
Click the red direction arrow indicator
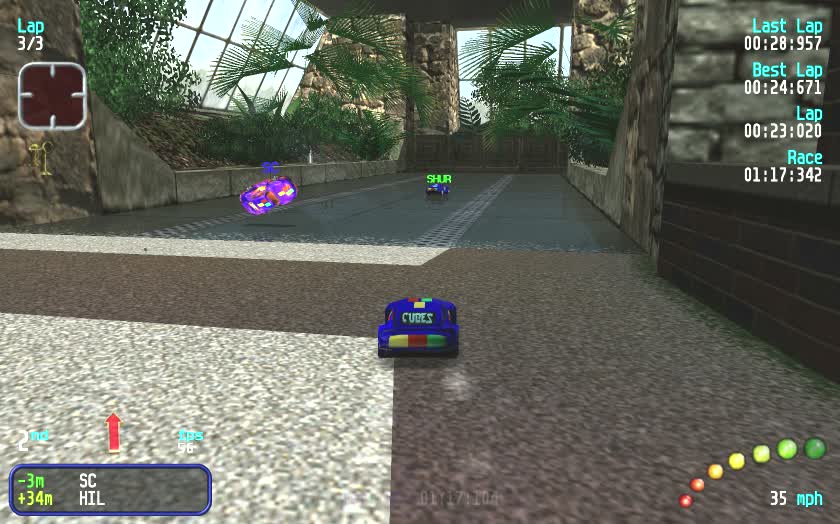113,432
